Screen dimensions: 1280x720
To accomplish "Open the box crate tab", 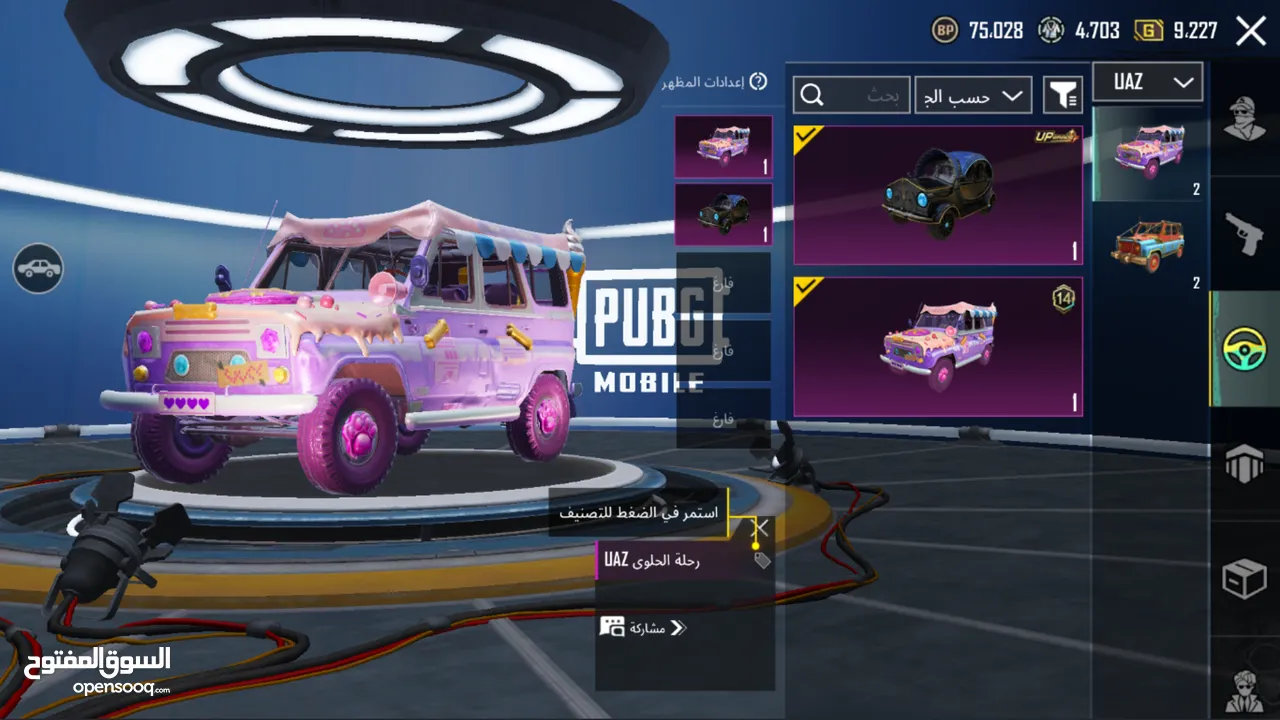I will (x=1245, y=579).
